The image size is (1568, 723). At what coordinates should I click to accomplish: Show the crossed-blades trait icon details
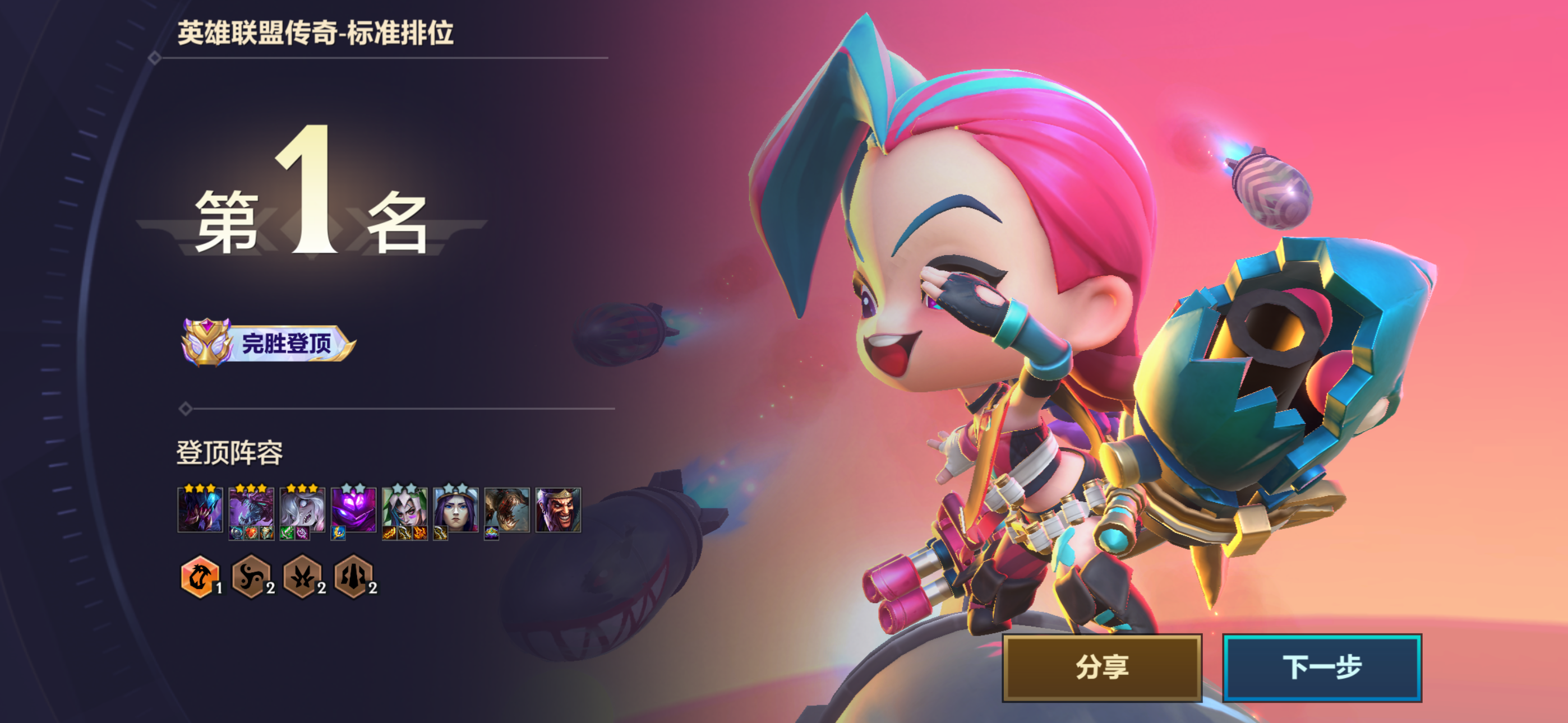[302, 576]
